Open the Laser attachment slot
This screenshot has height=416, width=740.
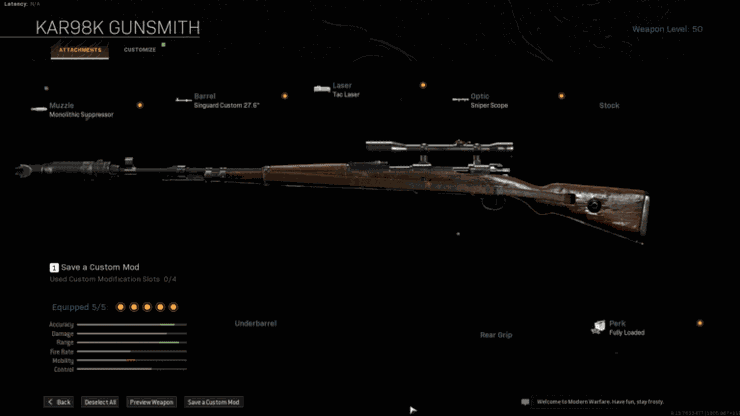click(x=343, y=90)
